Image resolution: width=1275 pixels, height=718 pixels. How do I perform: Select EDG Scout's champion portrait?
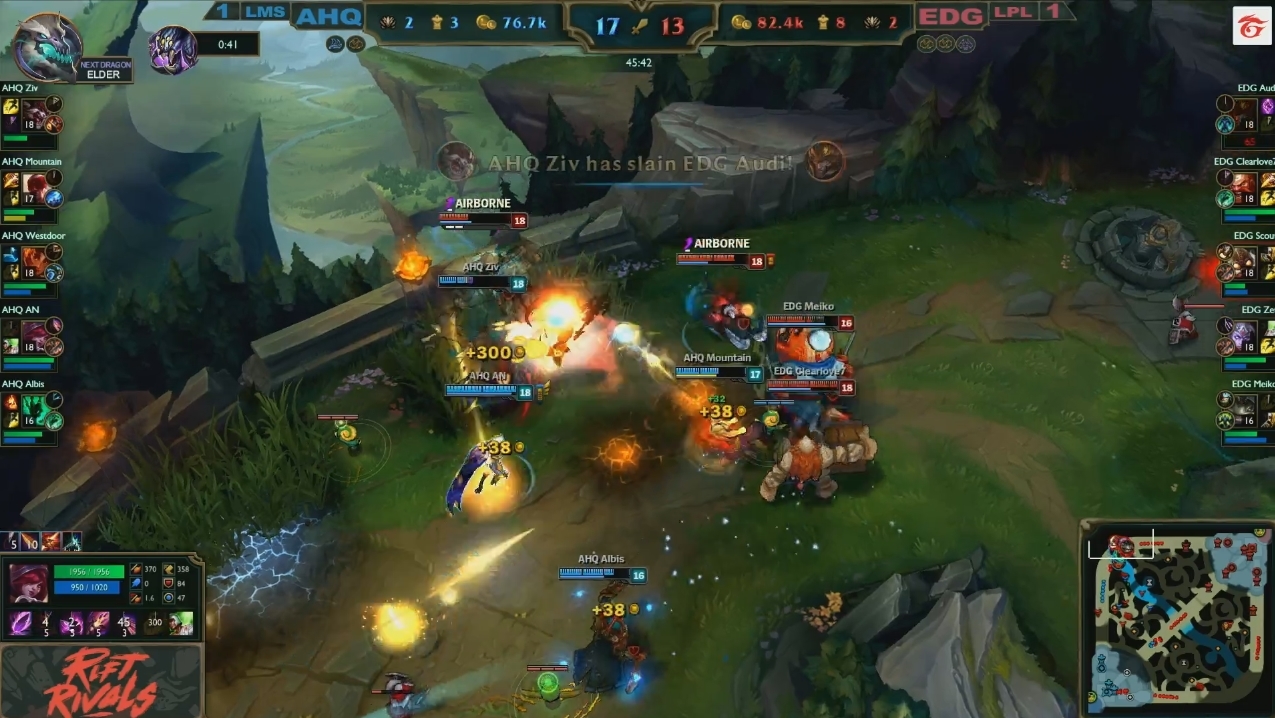(1243, 260)
